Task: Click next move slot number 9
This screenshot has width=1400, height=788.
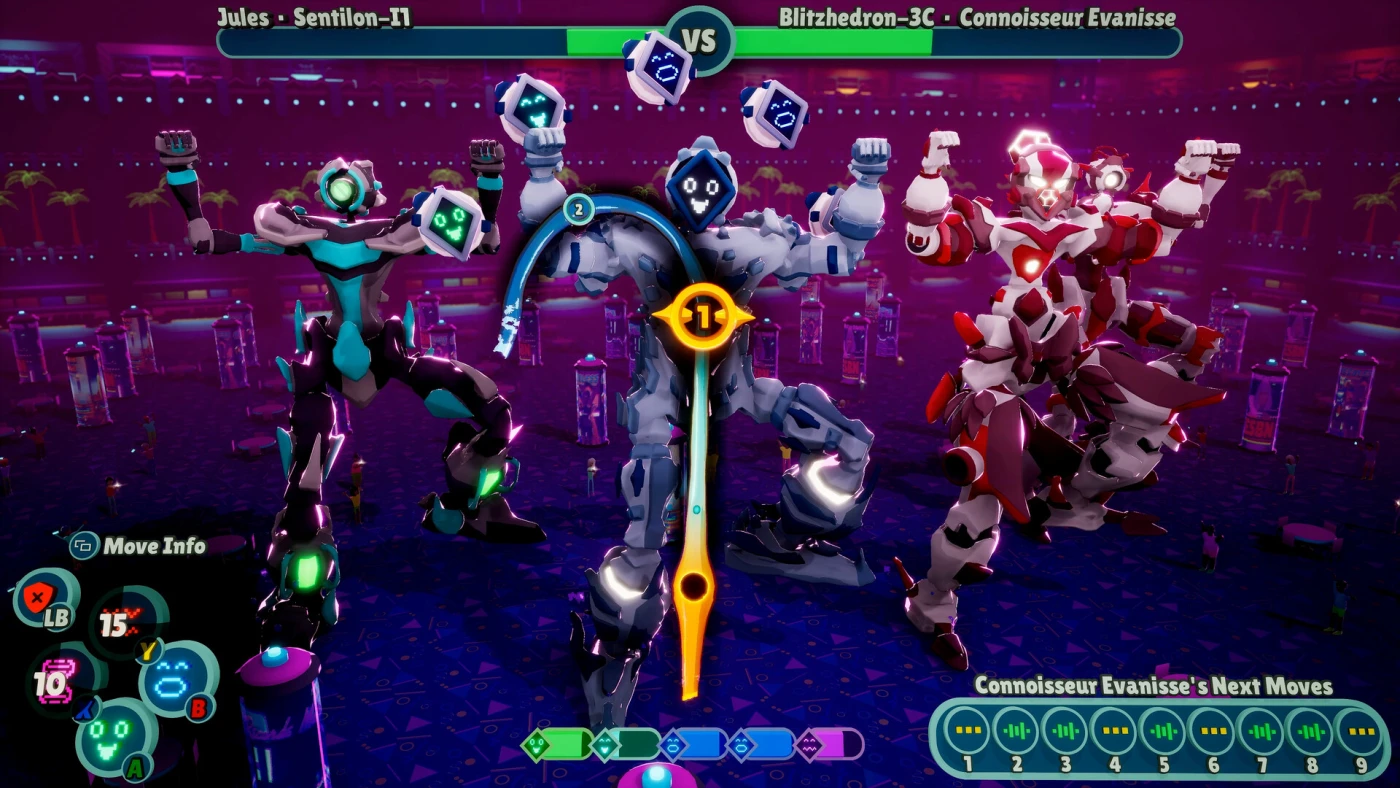Action: (1358, 731)
